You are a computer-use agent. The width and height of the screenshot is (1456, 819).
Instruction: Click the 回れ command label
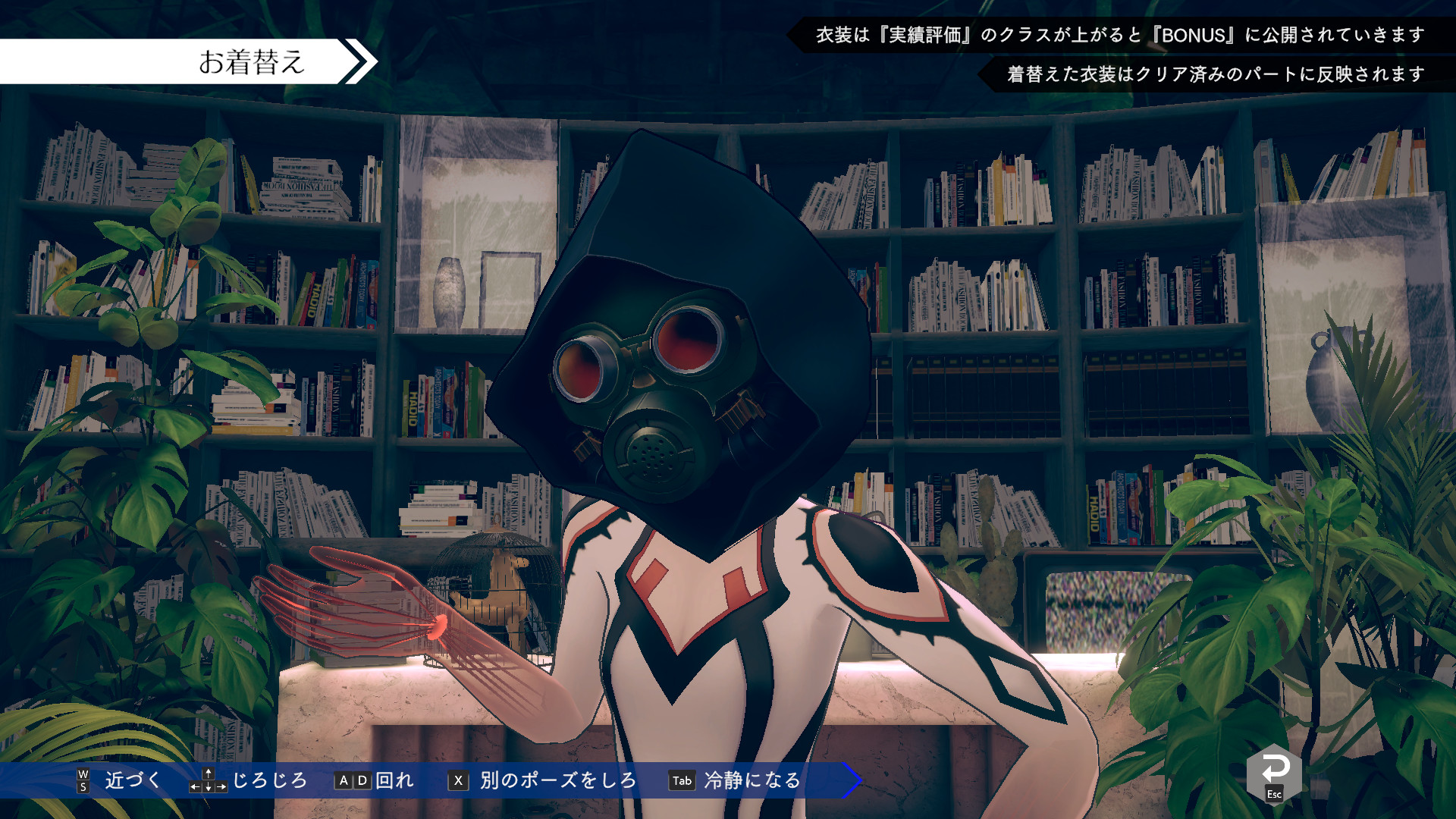coord(394,780)
